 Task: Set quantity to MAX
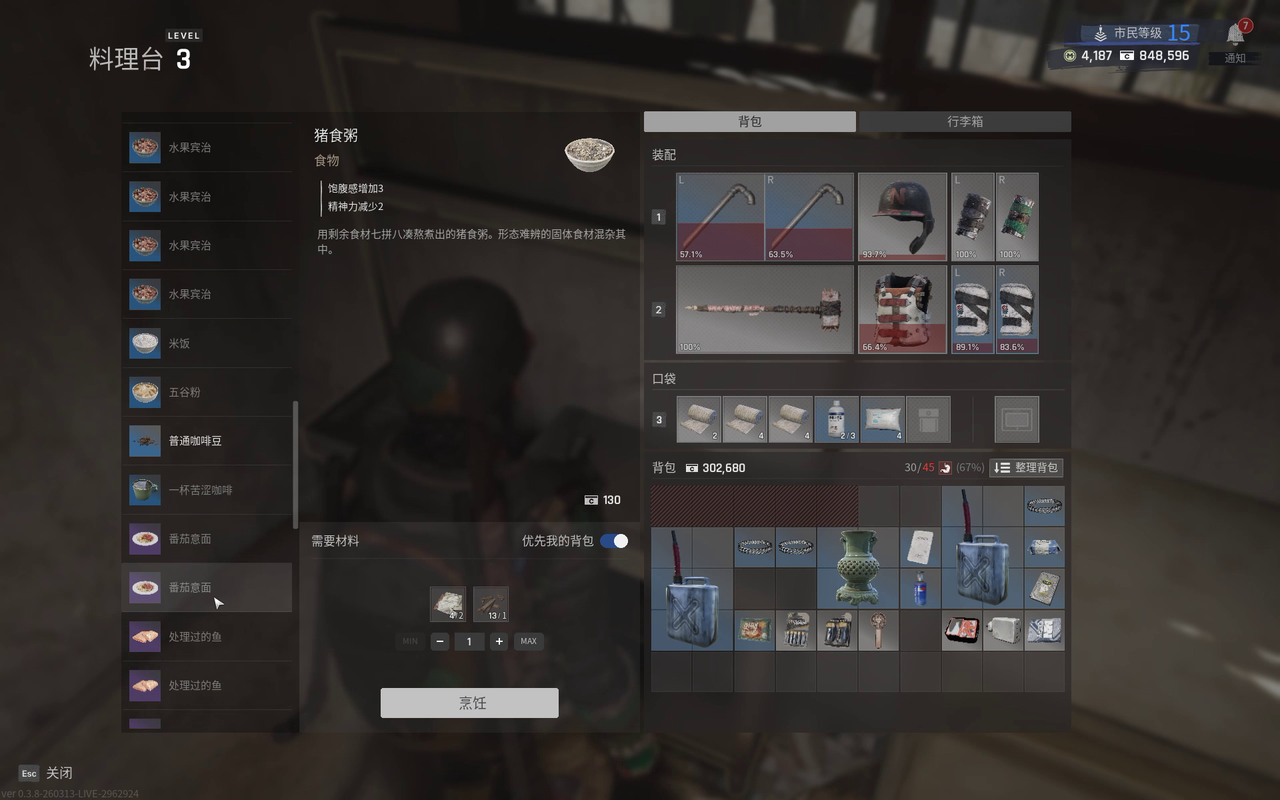529,641
